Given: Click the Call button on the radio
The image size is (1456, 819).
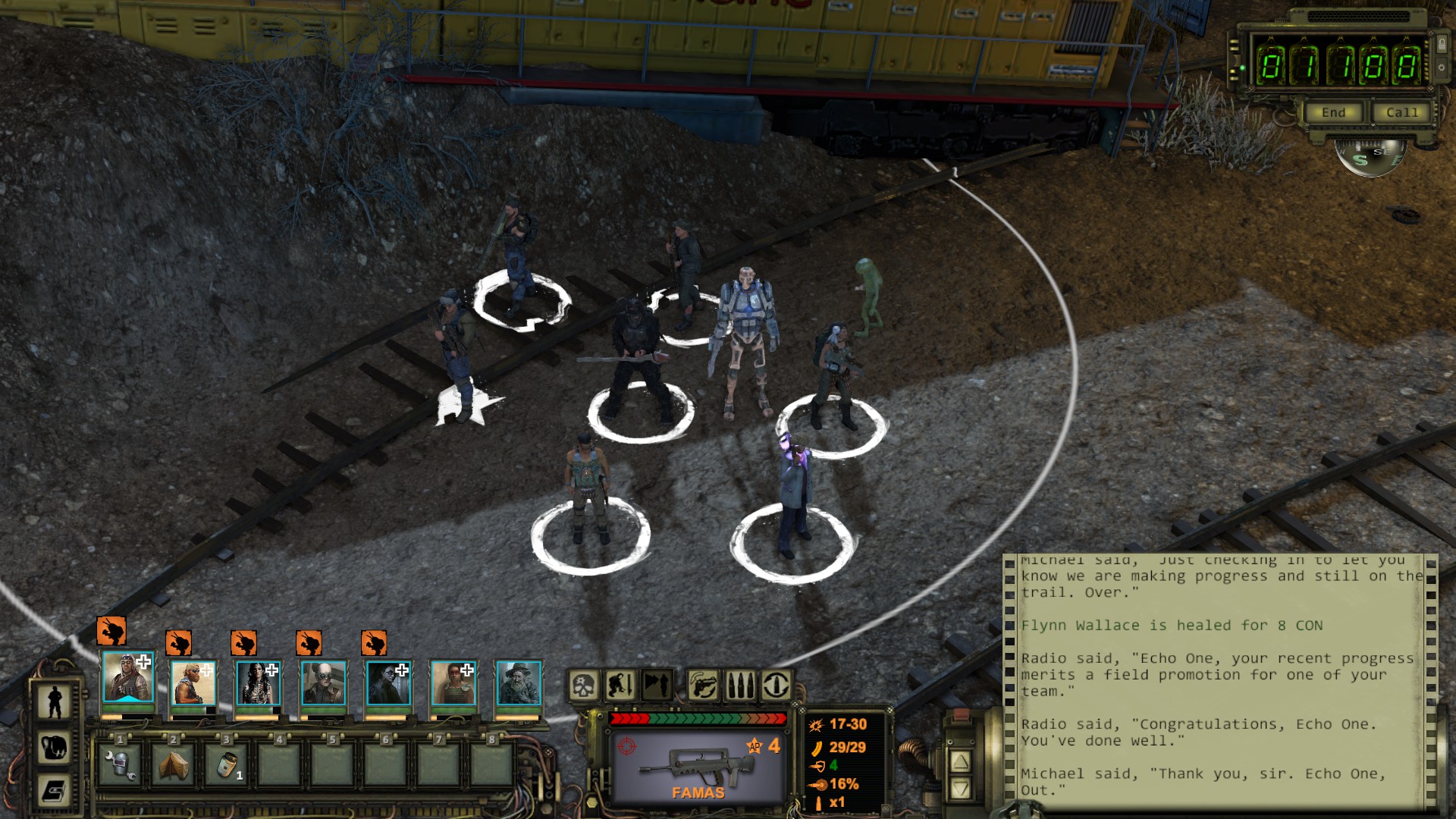Looking at the screenshot, I should pyautogui.click(x=1401, y=113).
